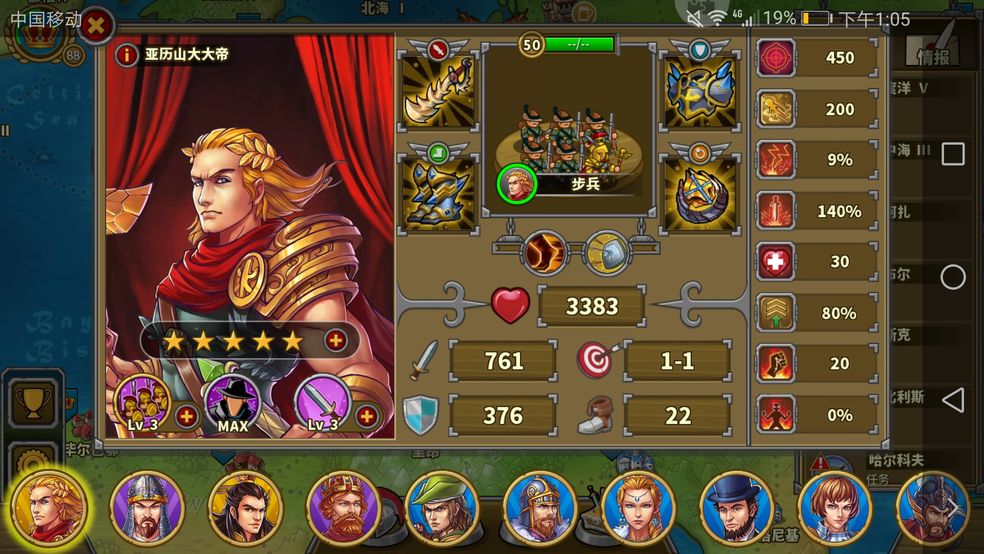
Task: Select the armor equipment slot
Action: 700,90
